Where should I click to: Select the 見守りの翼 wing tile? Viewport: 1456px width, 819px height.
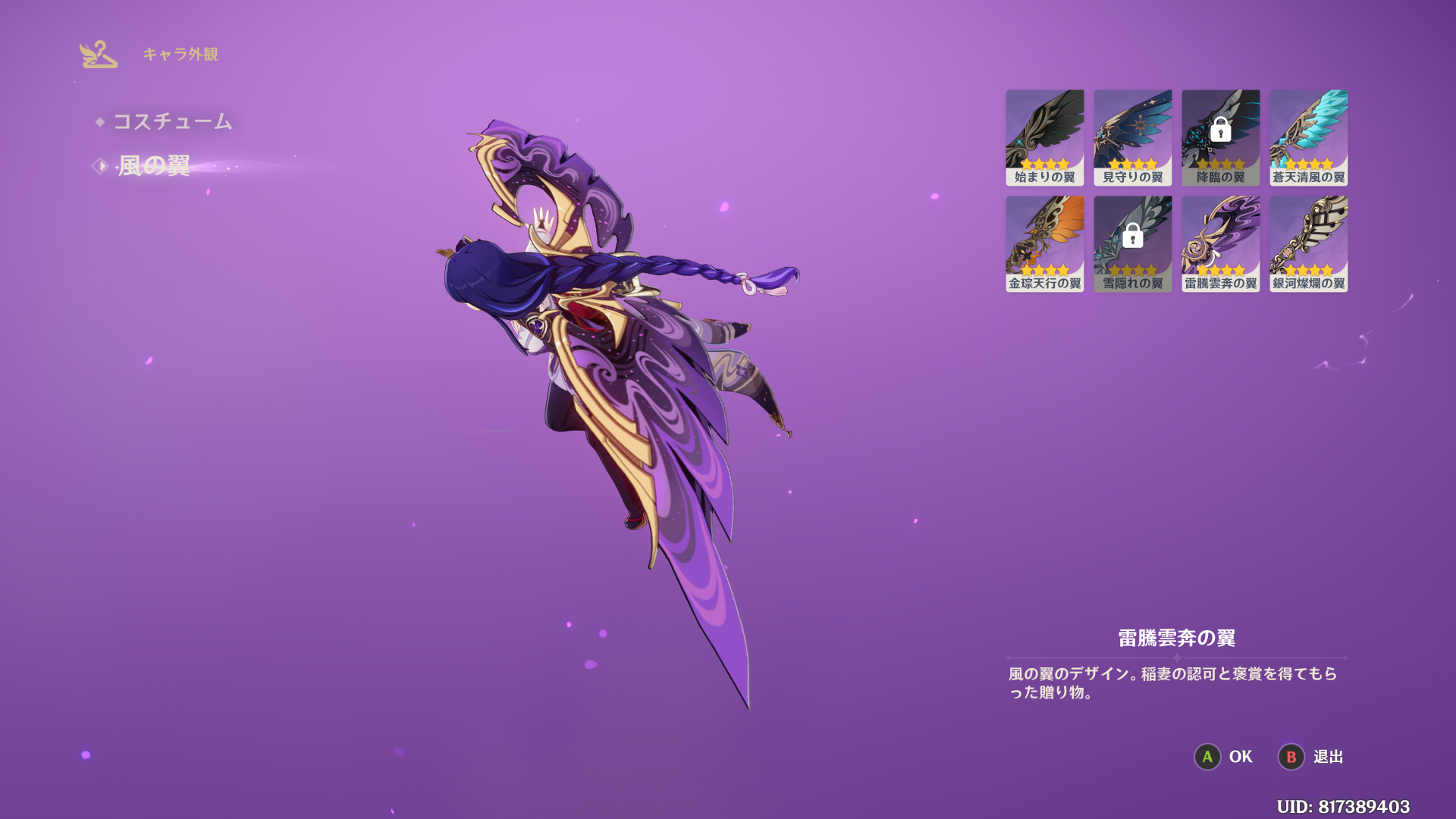[x=1132, y=137]
